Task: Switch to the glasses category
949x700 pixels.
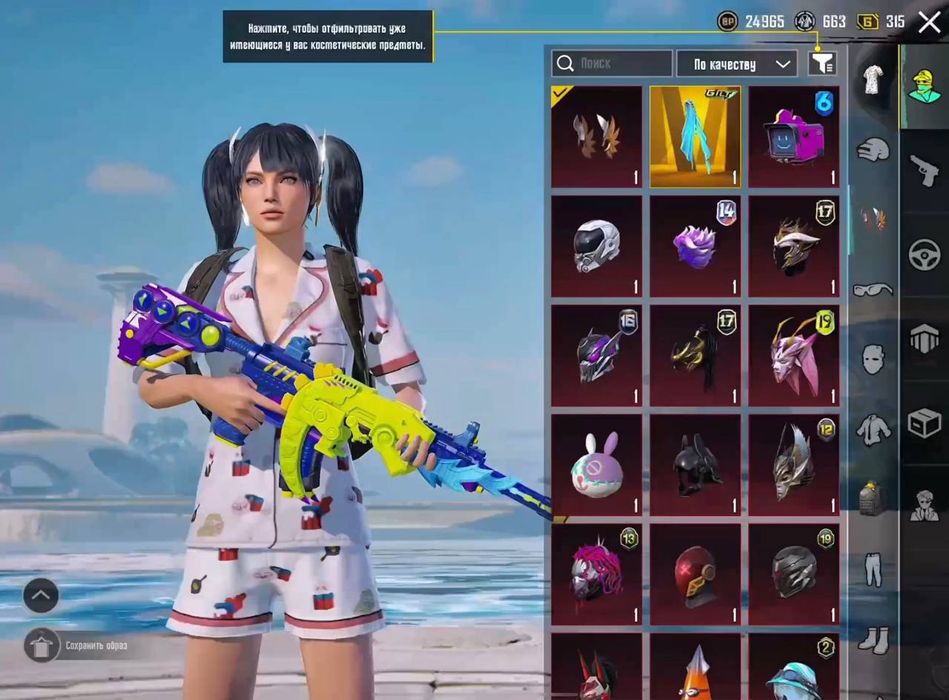Action: coord(873,290)
